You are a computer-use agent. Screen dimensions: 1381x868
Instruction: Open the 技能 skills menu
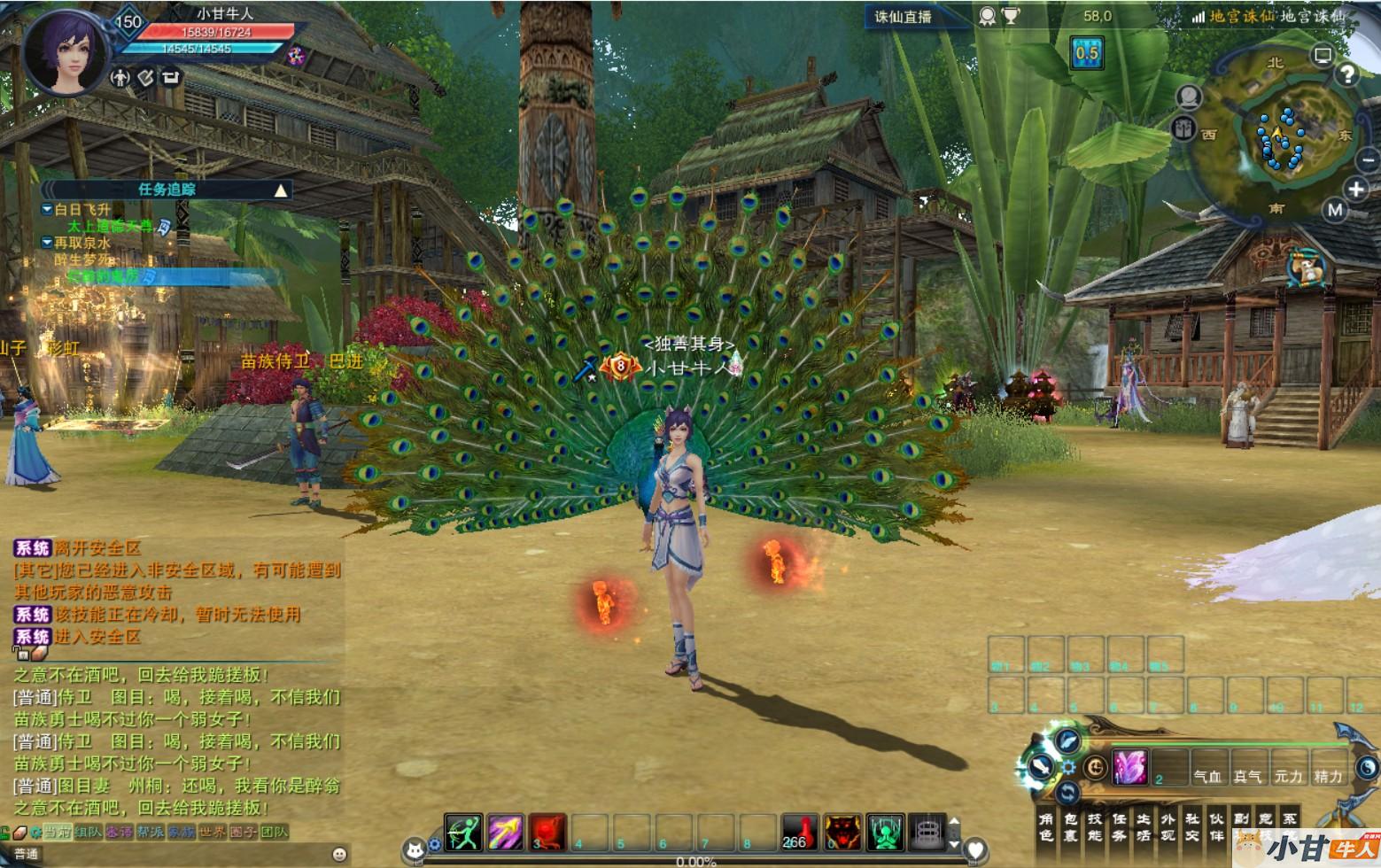[1095, 826]
